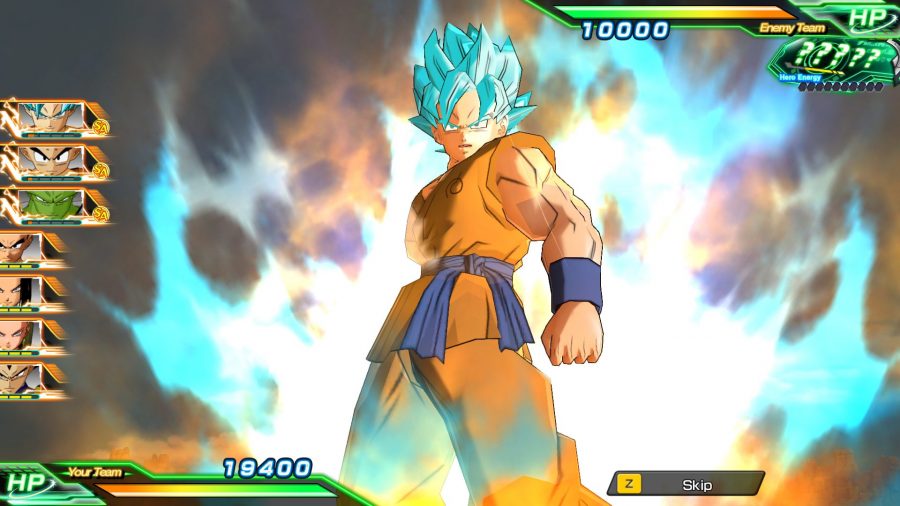The height and width of the screenshot is (506, 900).
Task: Select the green Piccolo team portrait
Action: (52, 204)
